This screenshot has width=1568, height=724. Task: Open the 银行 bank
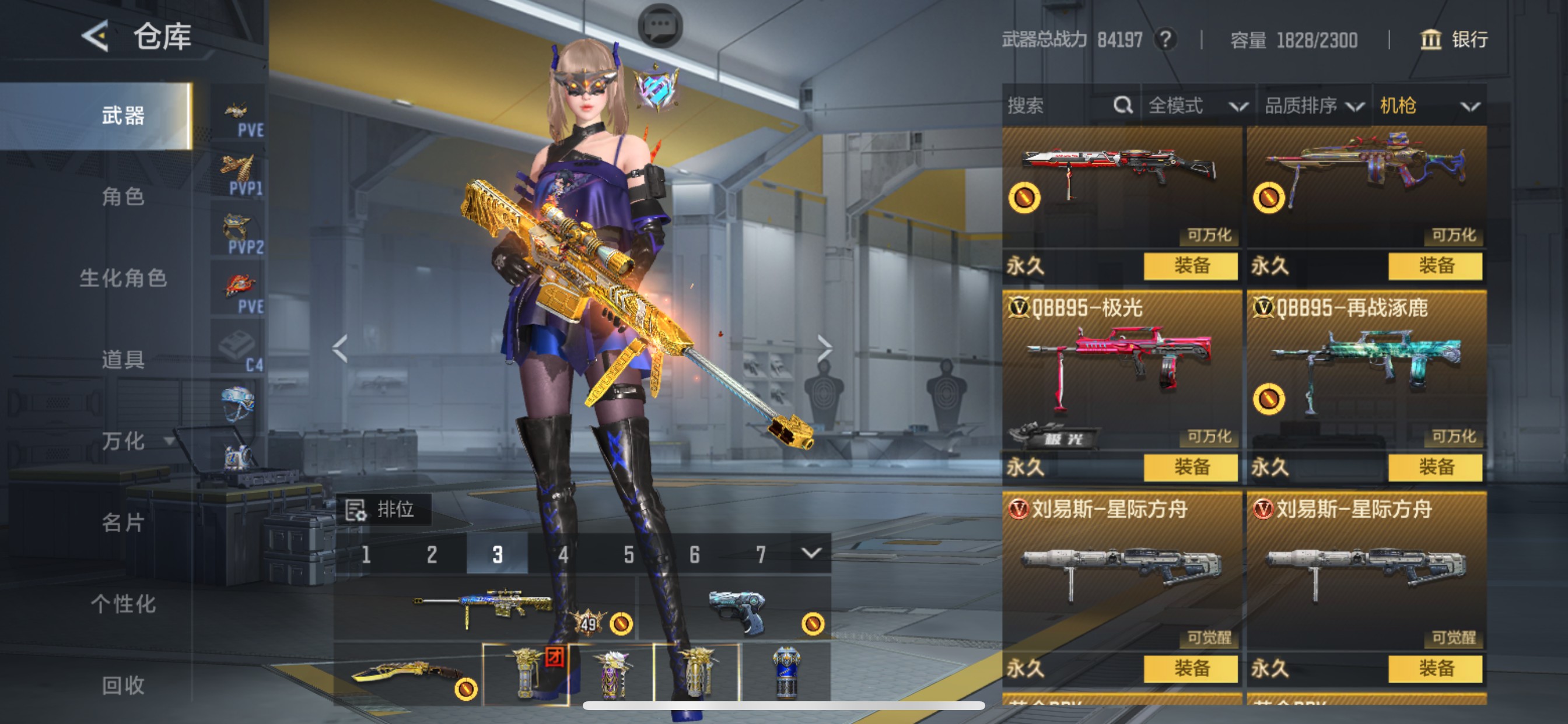coord(1455,40)
